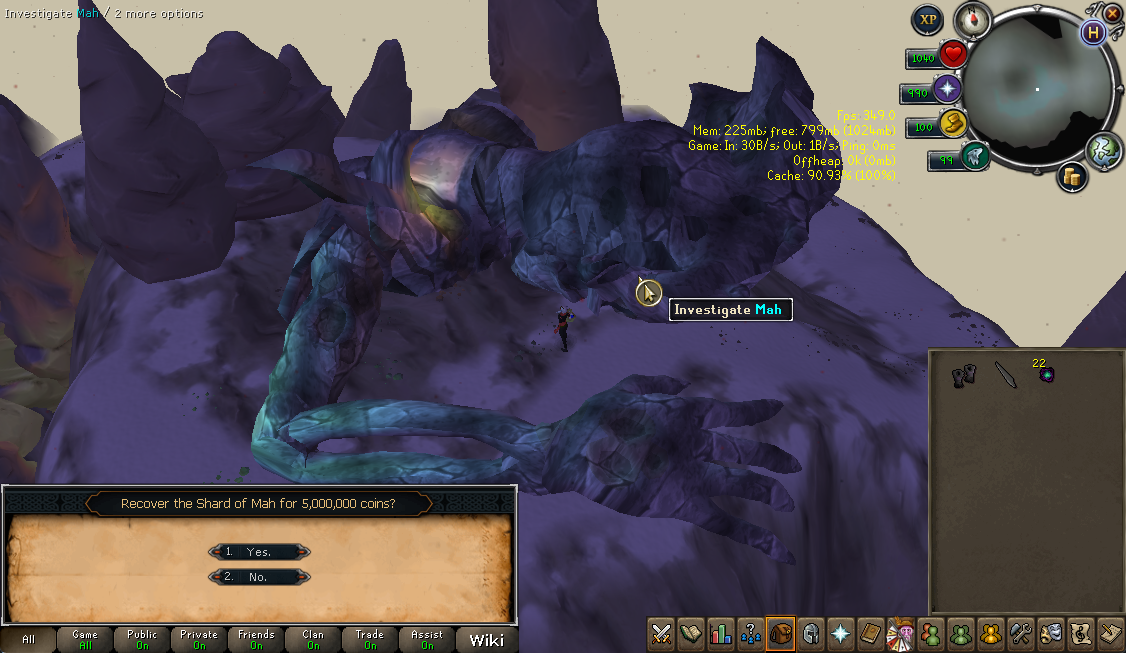Switch to the bar-chart skills tab

click(720, 633)
